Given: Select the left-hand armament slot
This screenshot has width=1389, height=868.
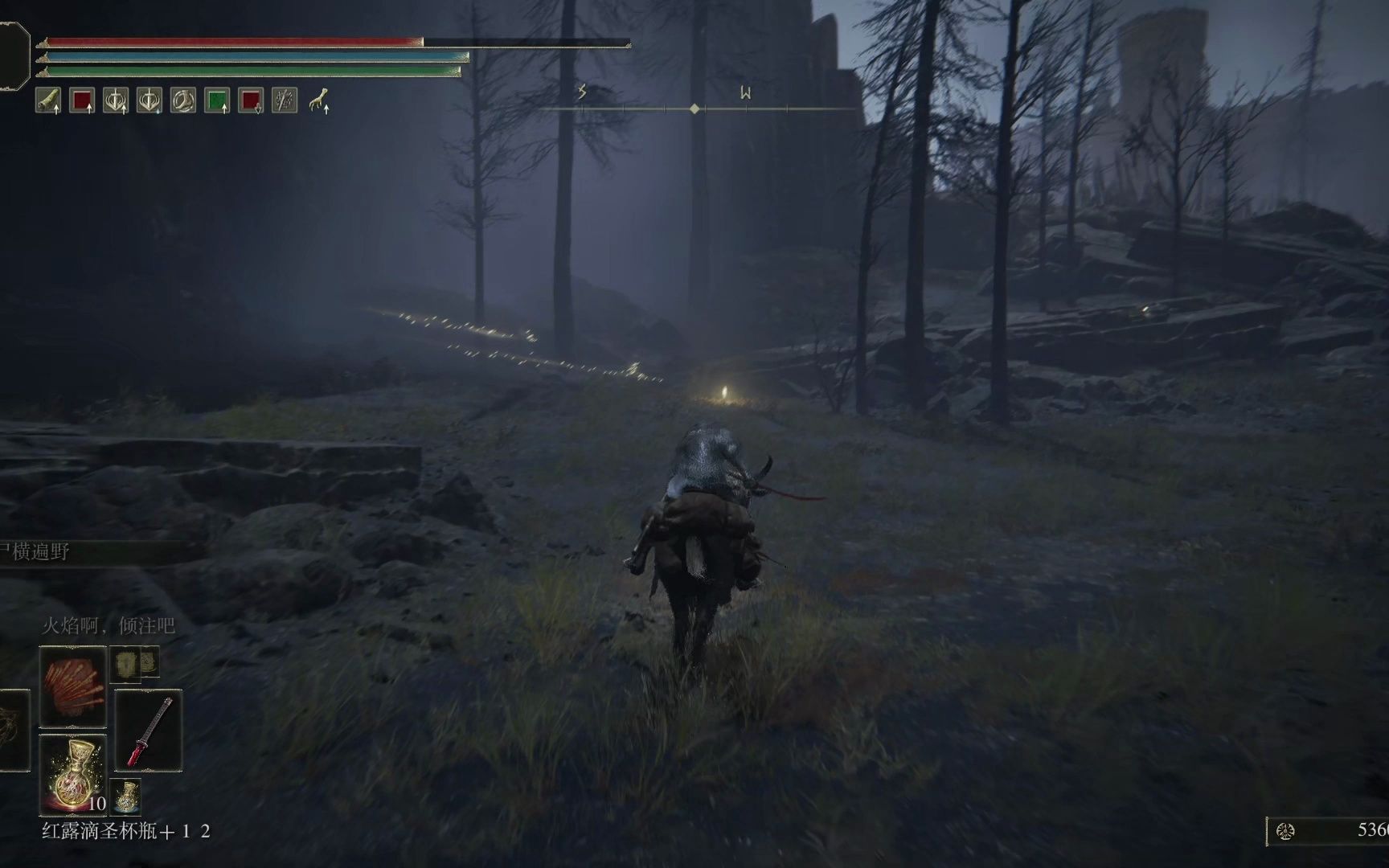Looking at the screenshot, I should [x=13, y=731].
